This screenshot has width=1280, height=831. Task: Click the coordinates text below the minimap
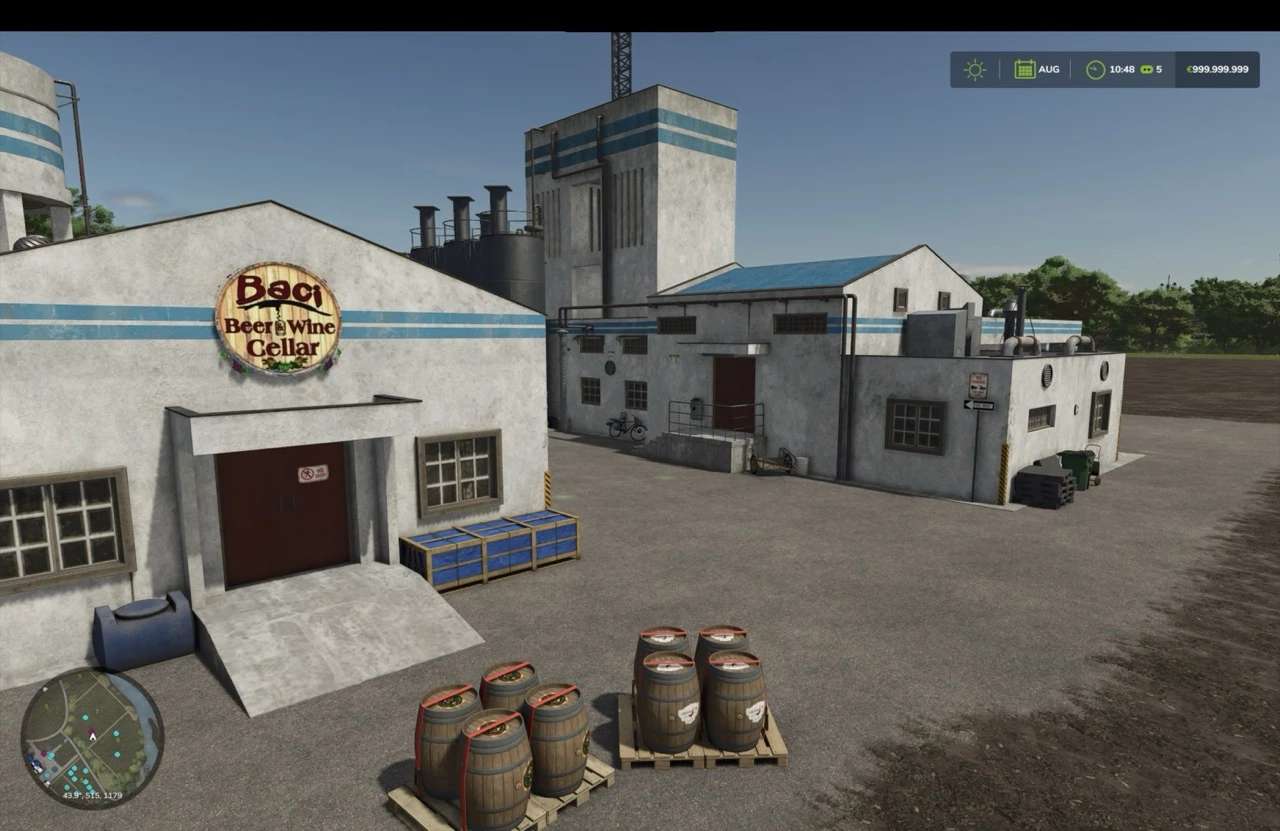point(93,795)
